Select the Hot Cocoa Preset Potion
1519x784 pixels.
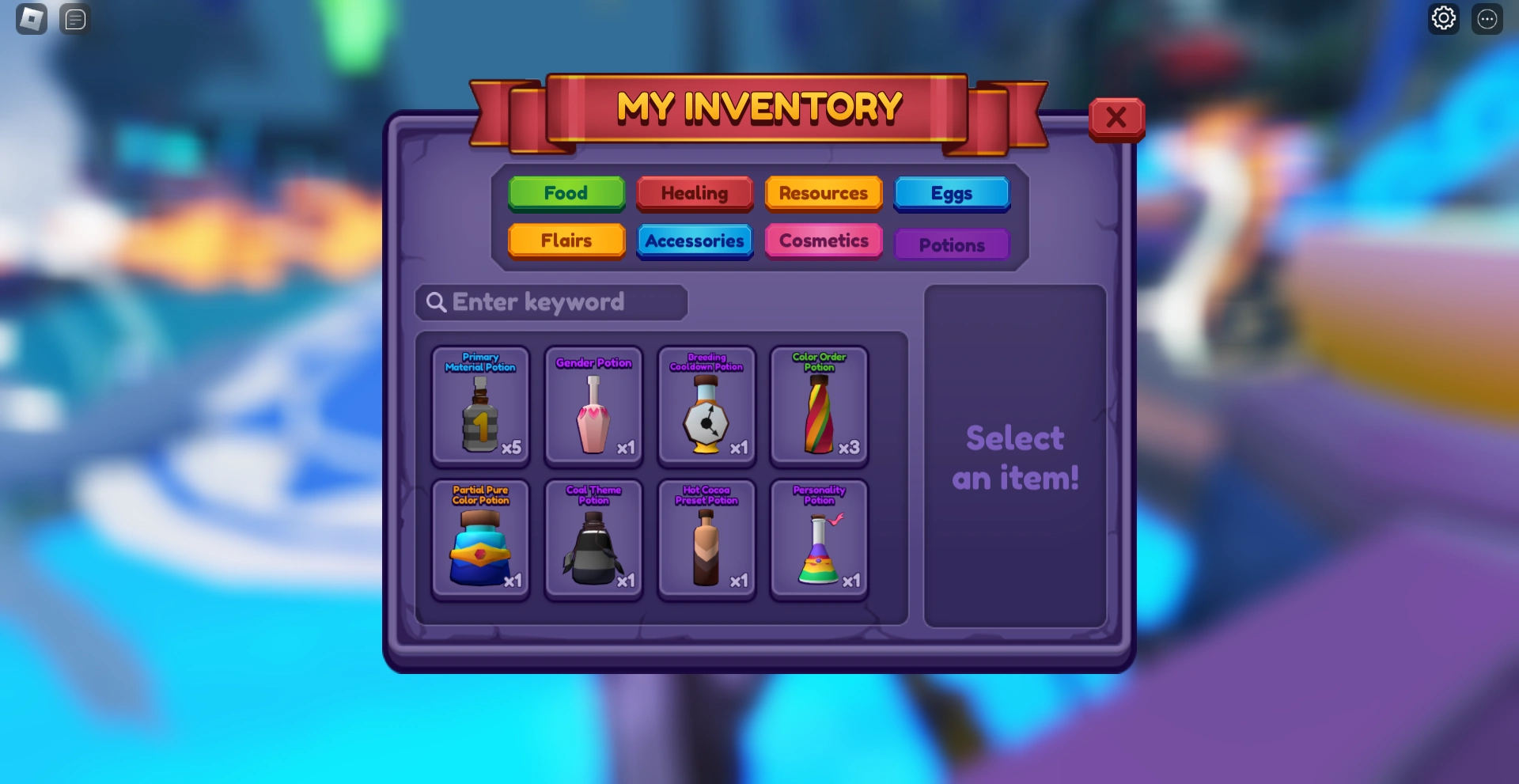706,542
